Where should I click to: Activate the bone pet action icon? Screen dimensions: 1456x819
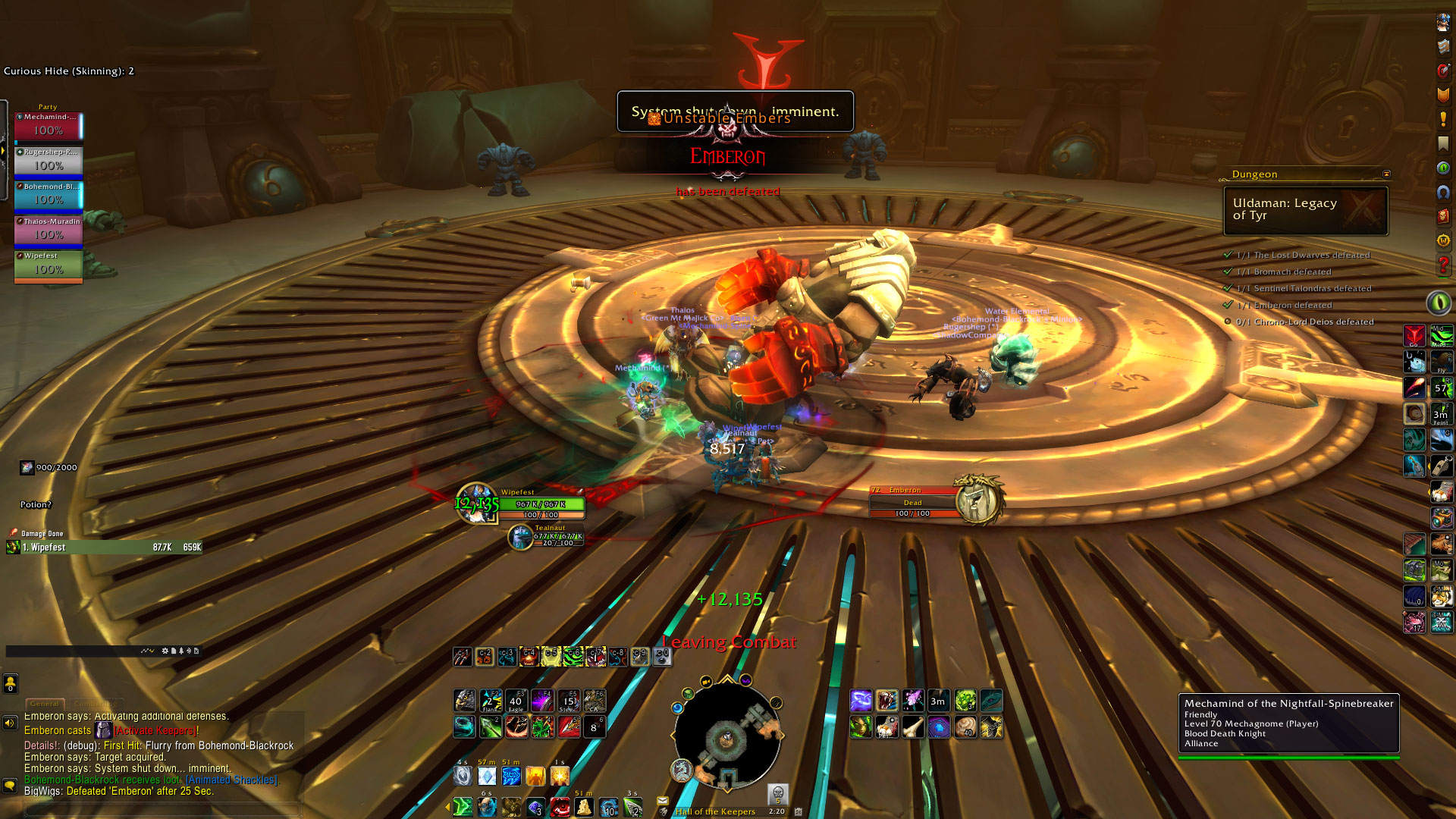coord(912,727)
